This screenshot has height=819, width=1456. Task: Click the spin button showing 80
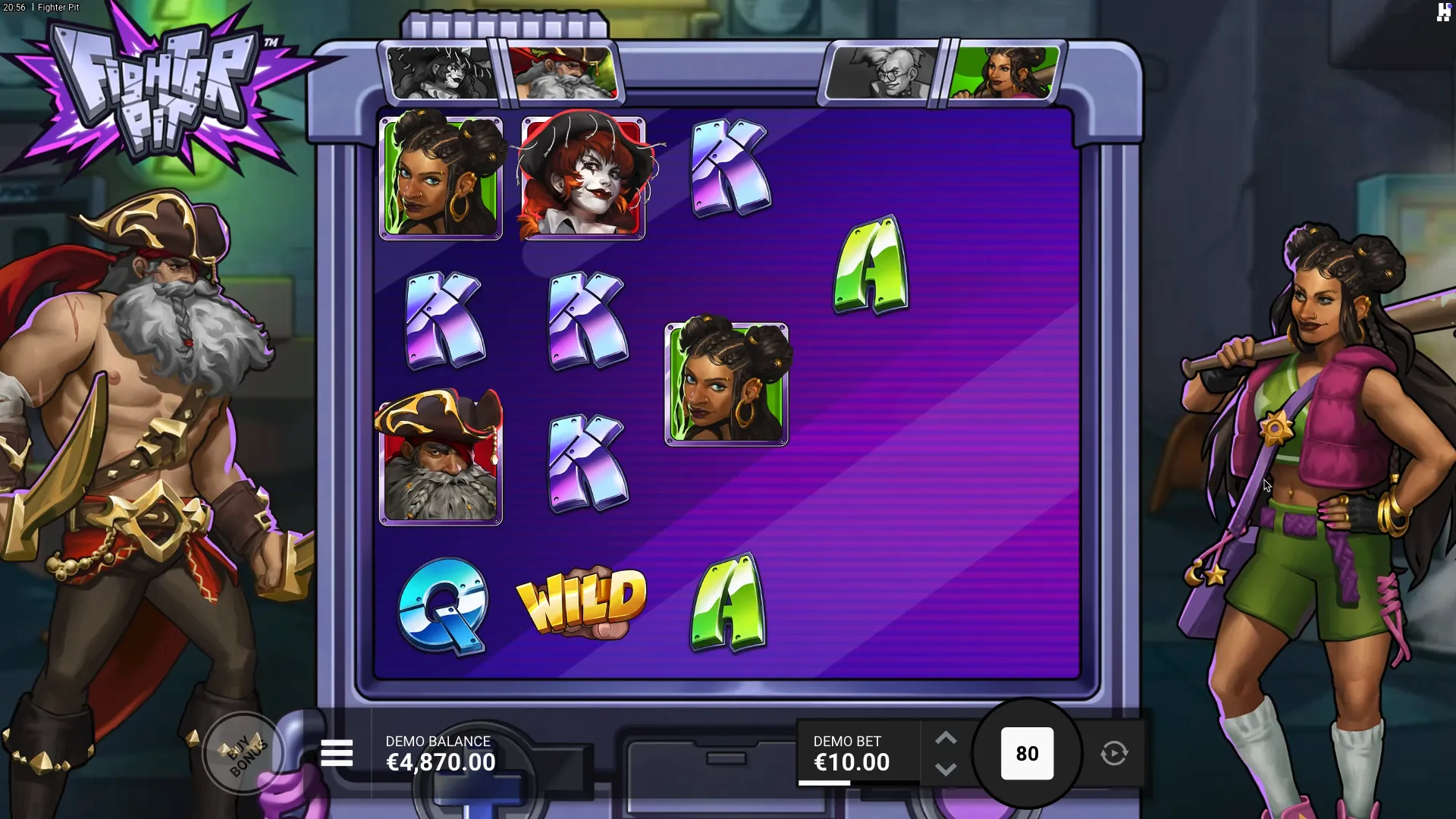(x=1027, y=754)
